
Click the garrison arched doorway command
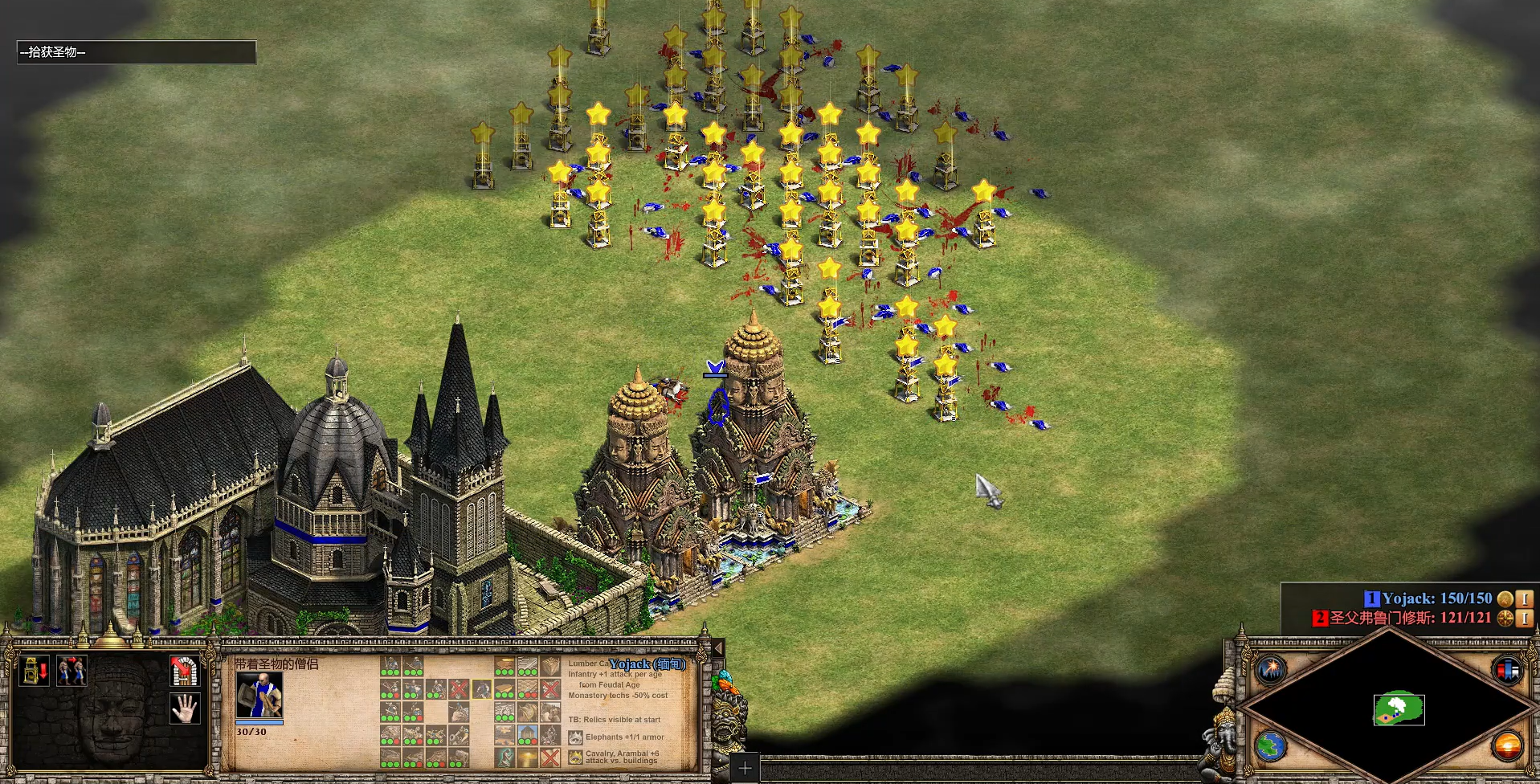[x=185, y=671]
